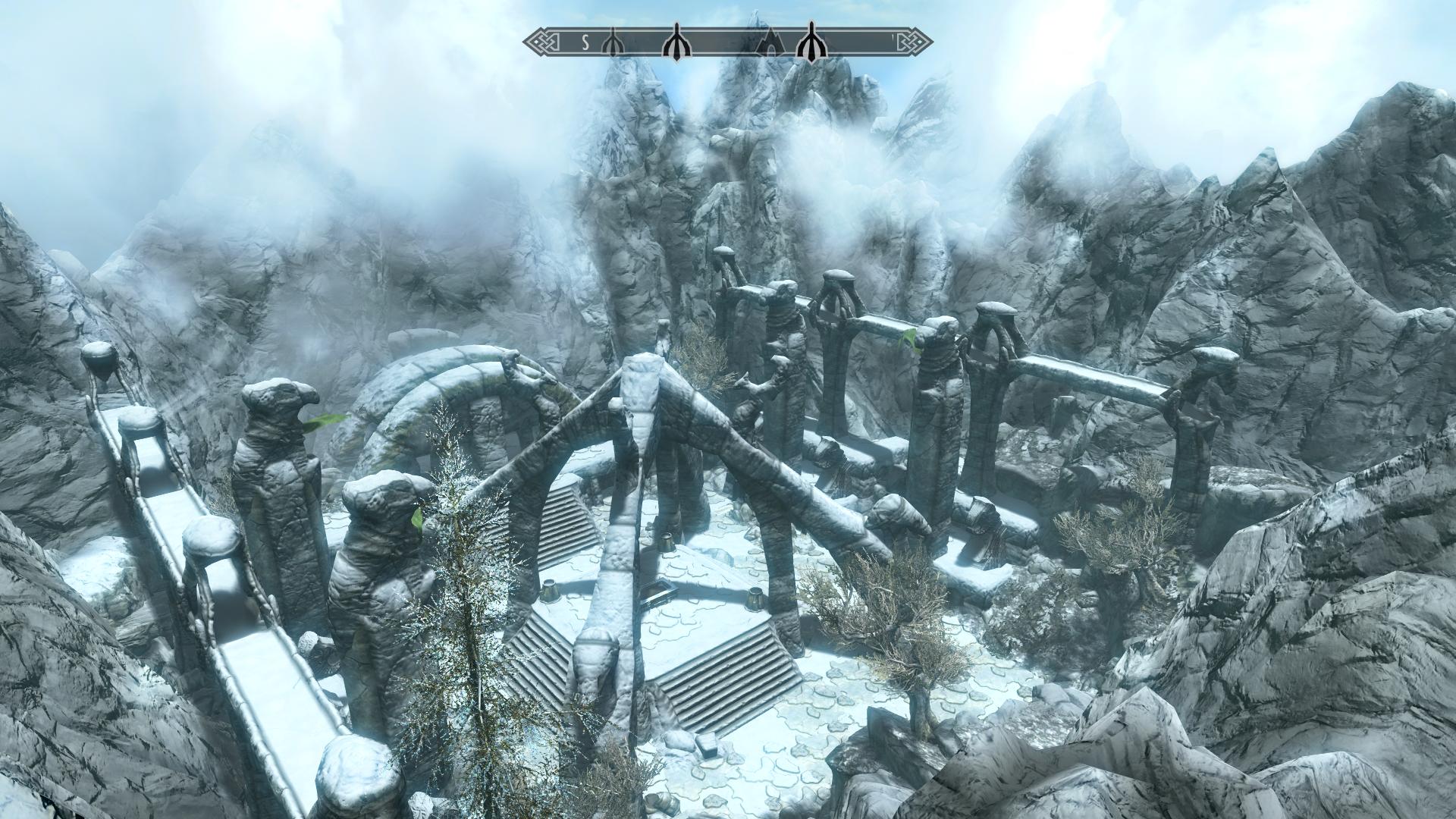The width and height of the screenshot is (1456, 819).
Task: Select the faded Nordic ruin compass marker
Action: (611, 45)
